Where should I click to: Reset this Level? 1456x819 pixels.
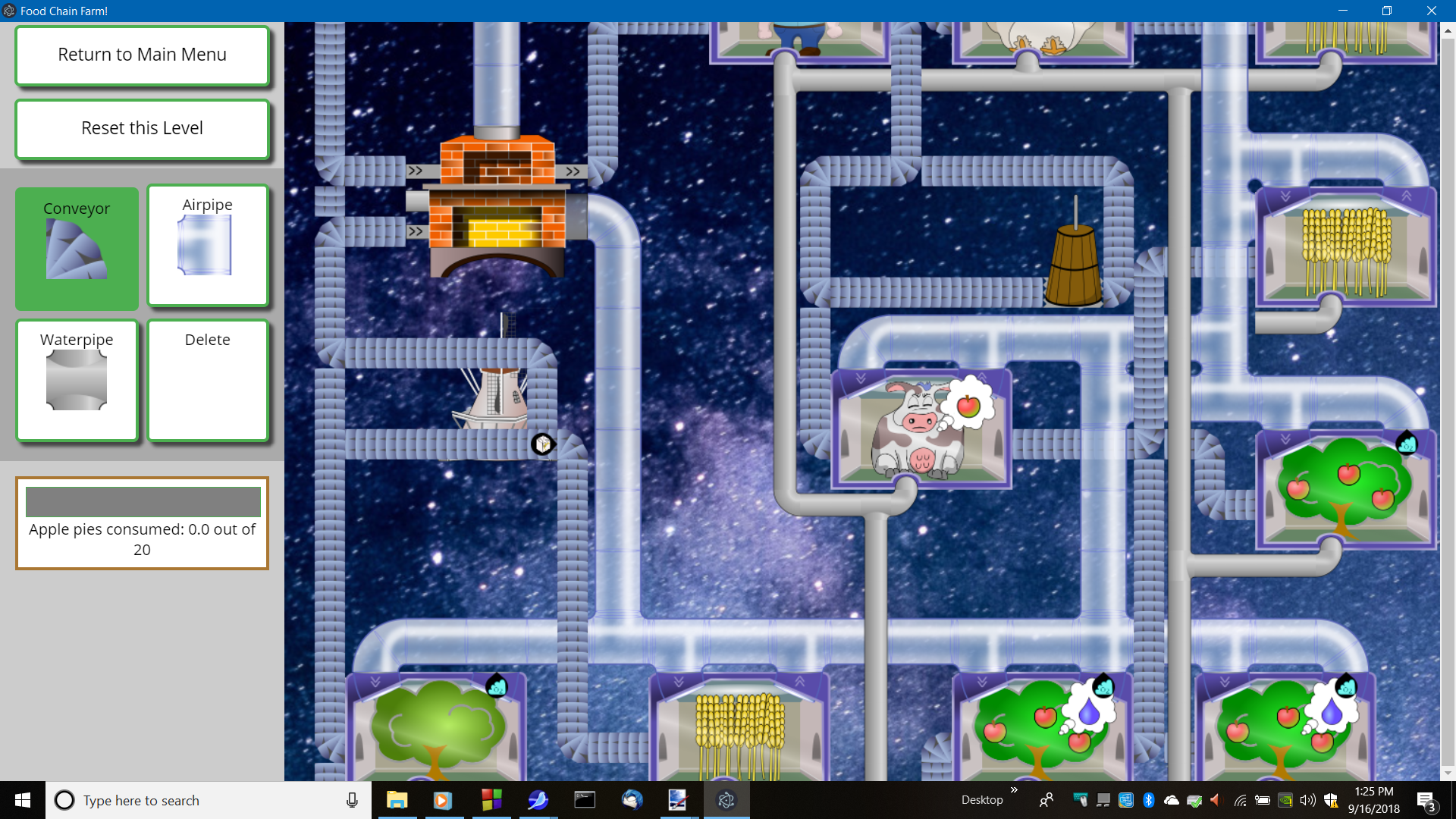(142, 129)
